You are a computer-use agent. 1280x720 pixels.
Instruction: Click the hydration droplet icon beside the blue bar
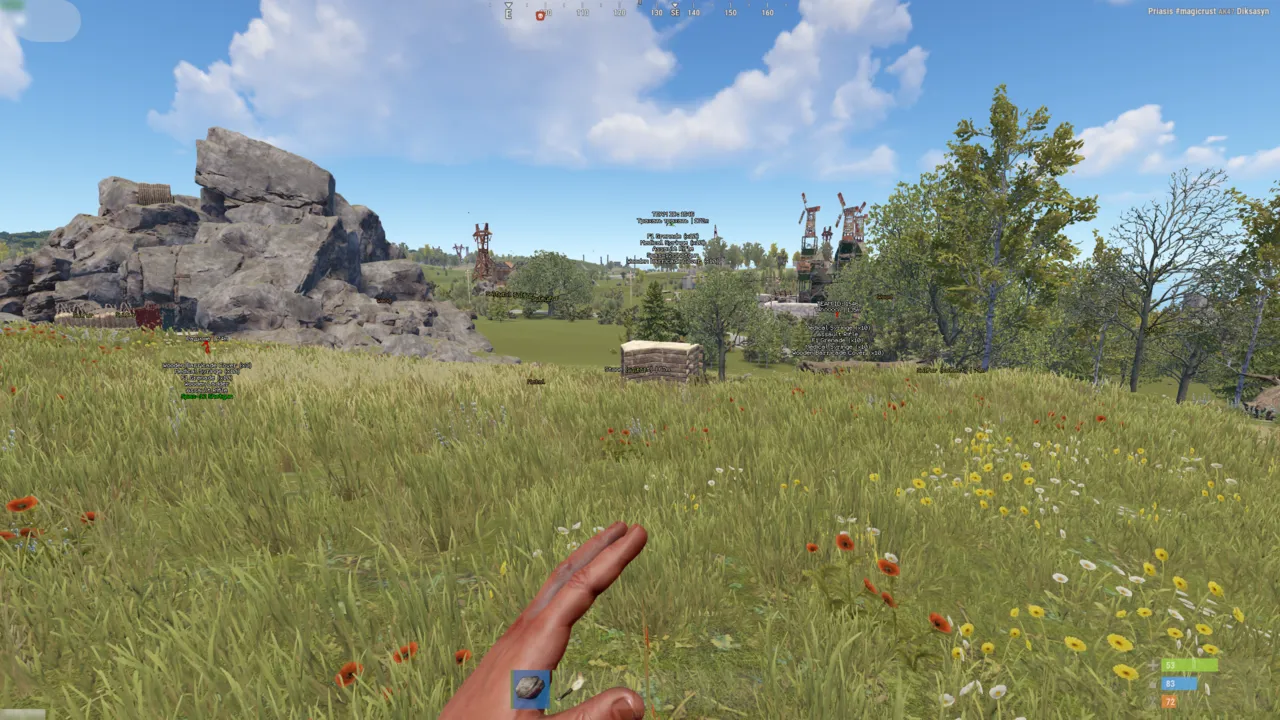[1153, 685]
